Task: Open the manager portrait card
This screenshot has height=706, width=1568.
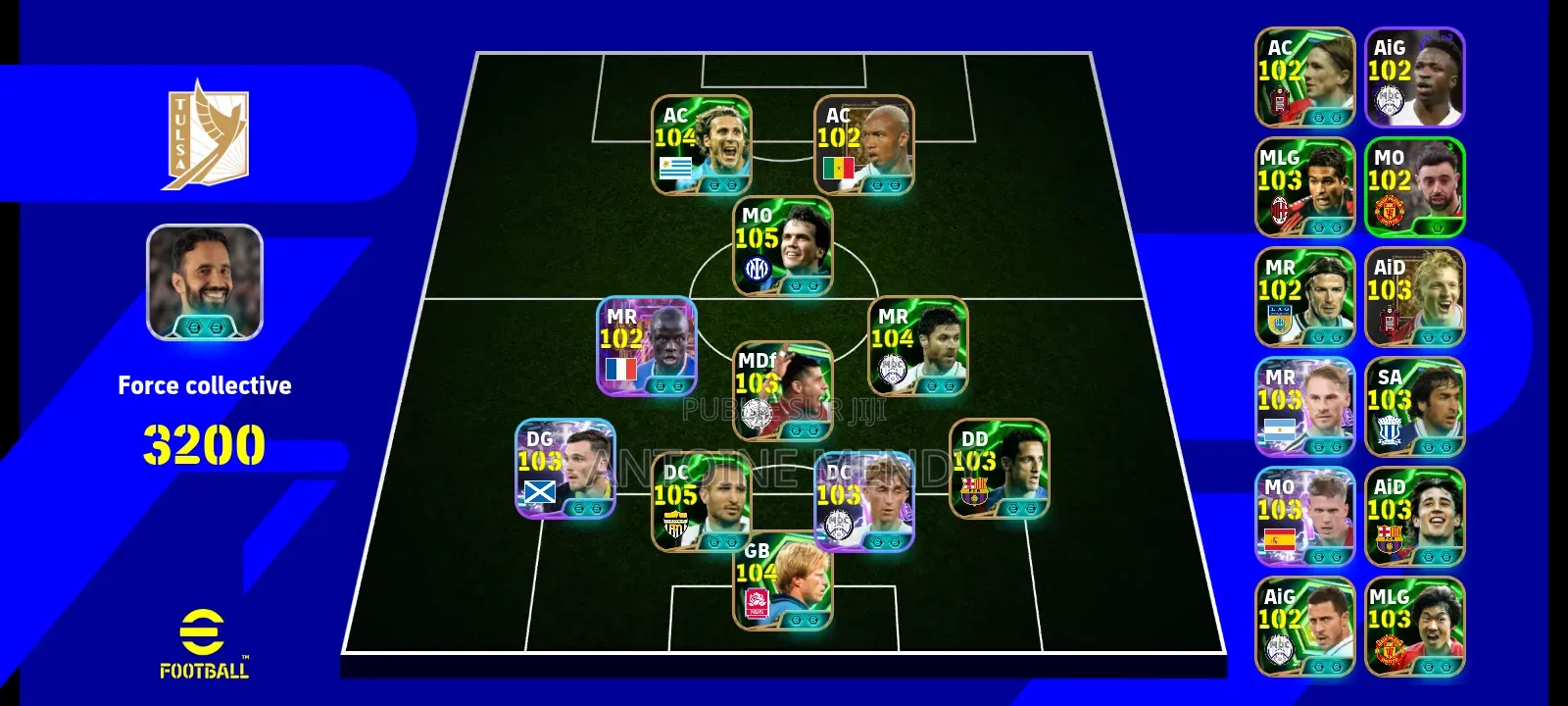Action: (205, 282)
